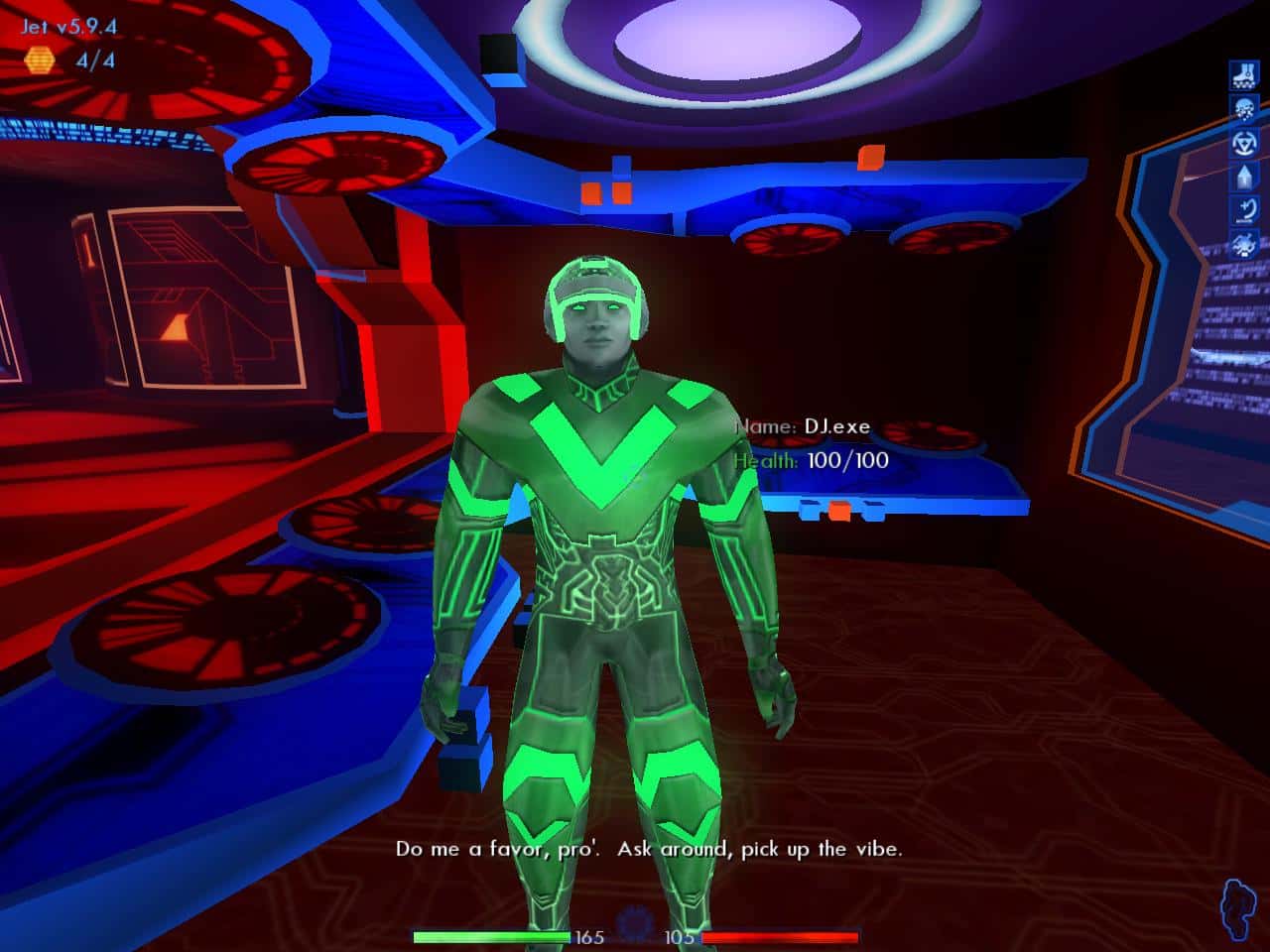1270x952 pixels.
Task: Click the Health: 100/100 value
Action: point(844,459)
